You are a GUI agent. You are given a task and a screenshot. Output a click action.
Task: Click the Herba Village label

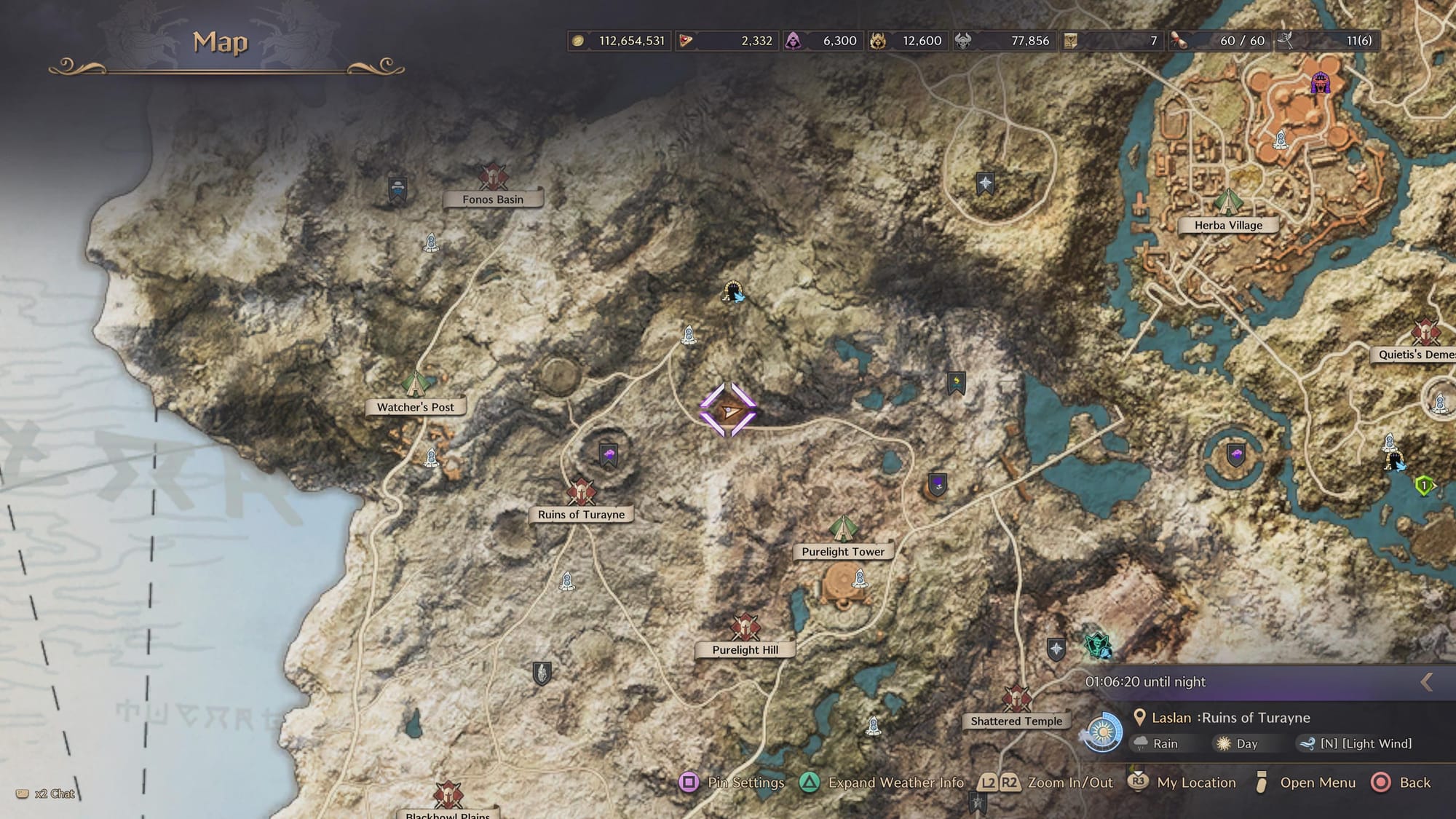(1228, 226)
